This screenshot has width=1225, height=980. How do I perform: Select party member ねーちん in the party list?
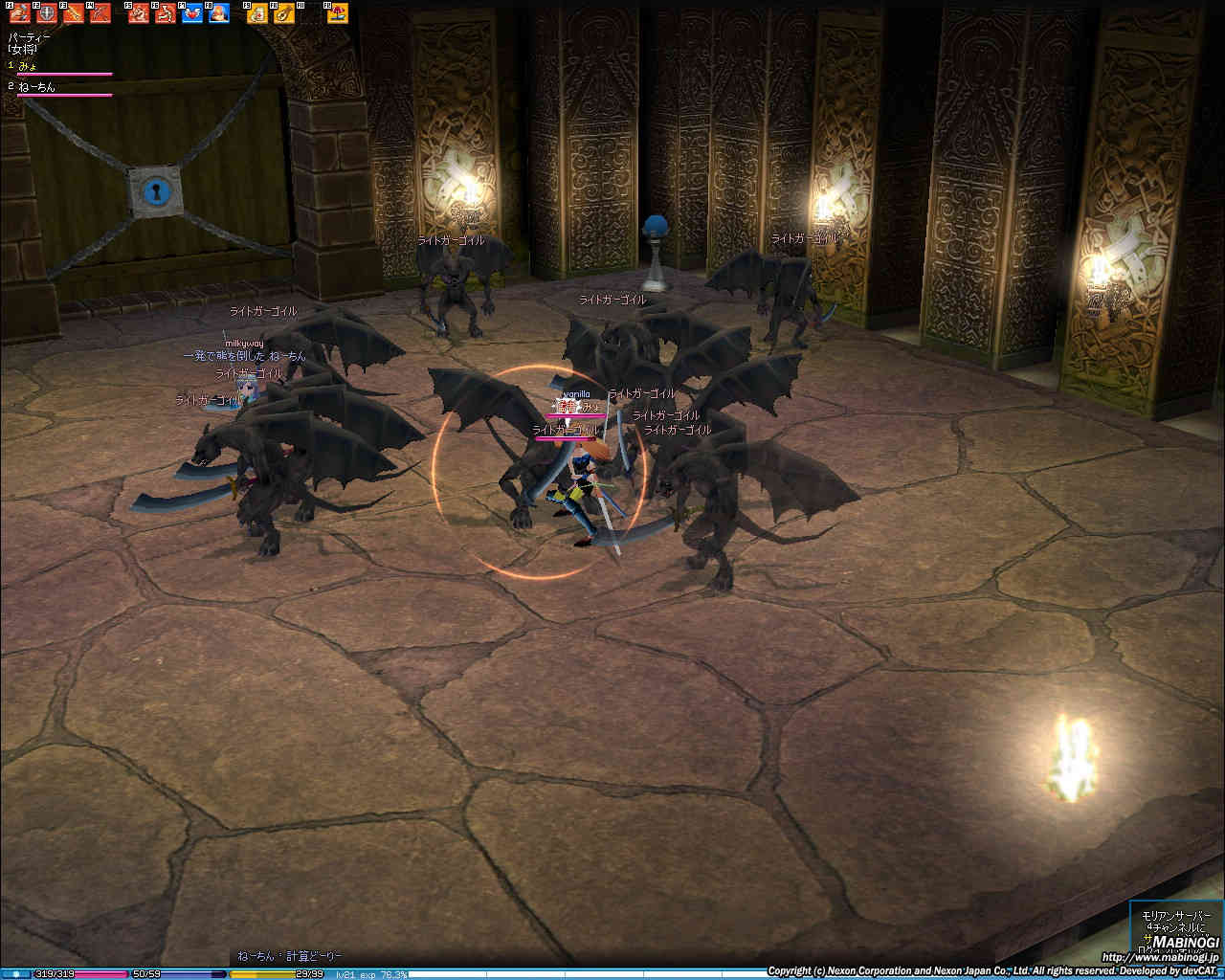click(x=37, y=87)
